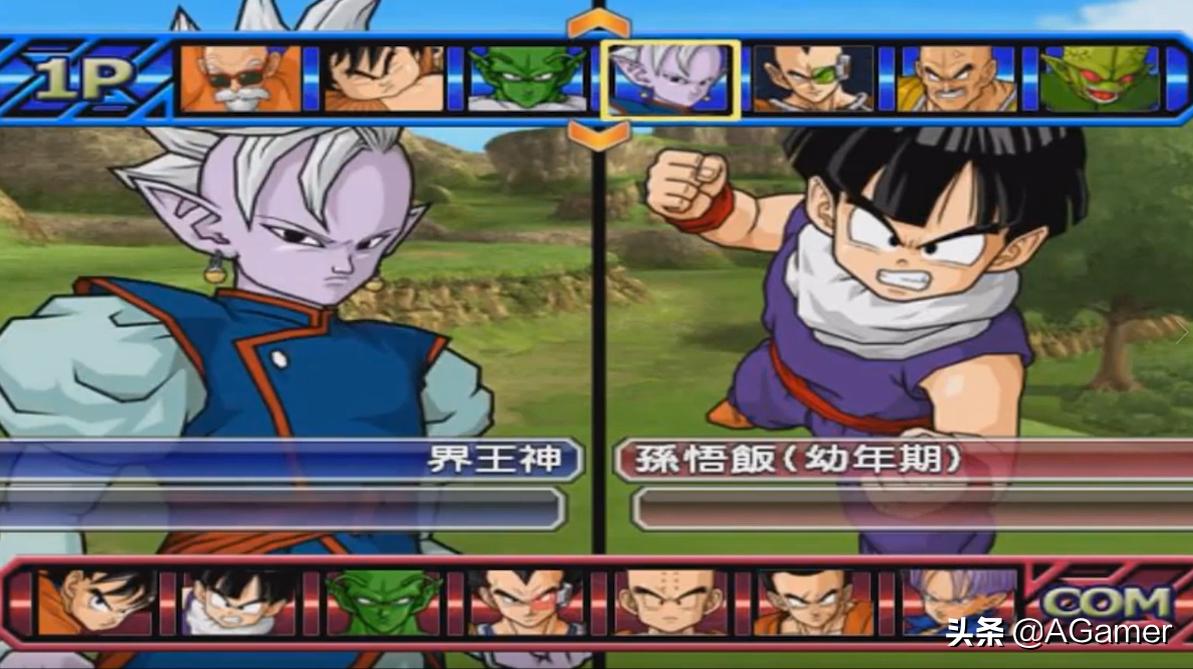Select Goku's portrait in the COM row
The width and height of the screenshot is (1193, 669).
coord(96,603)
